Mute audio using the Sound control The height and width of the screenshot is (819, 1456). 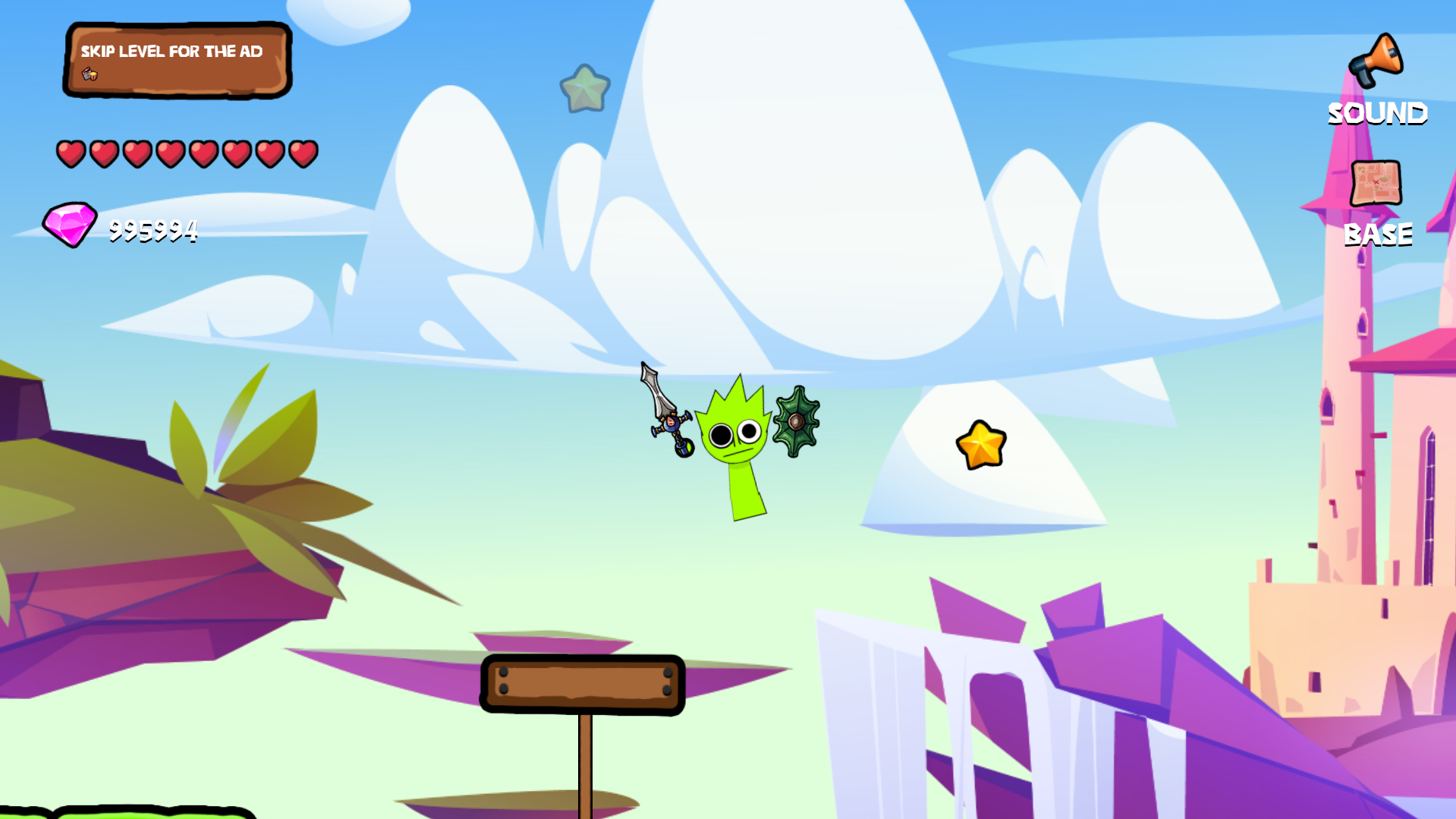pos(1376,61)
